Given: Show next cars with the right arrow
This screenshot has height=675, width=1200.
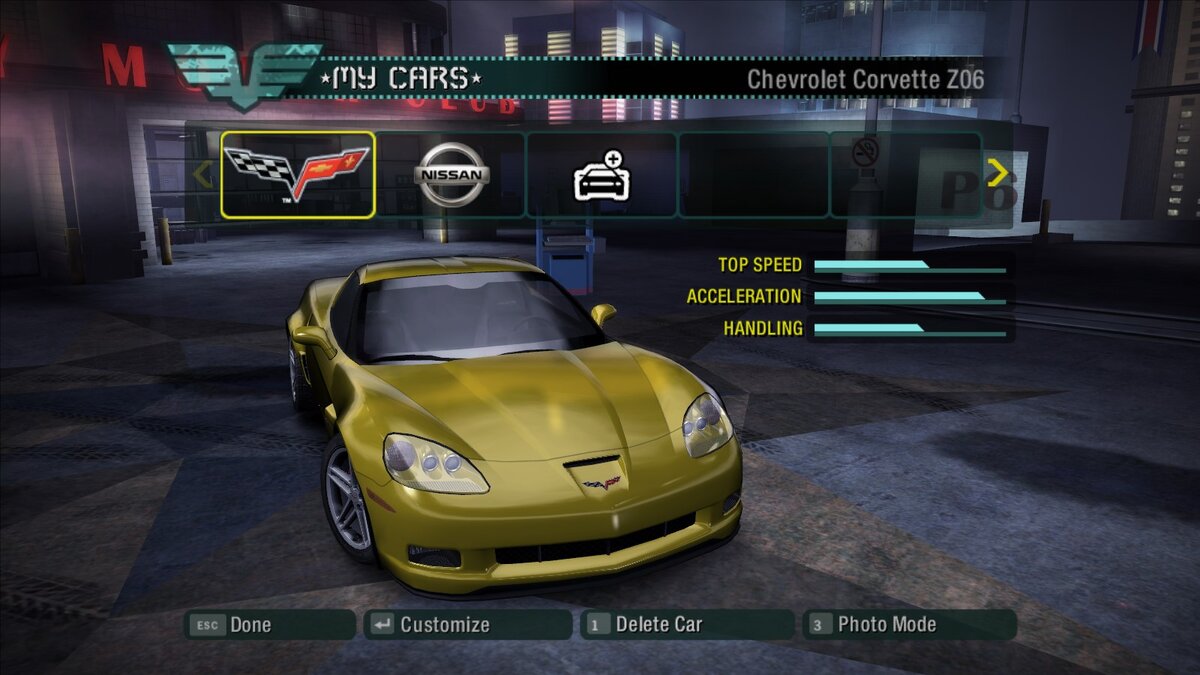Looking at the screenshot, I should 997,174.
